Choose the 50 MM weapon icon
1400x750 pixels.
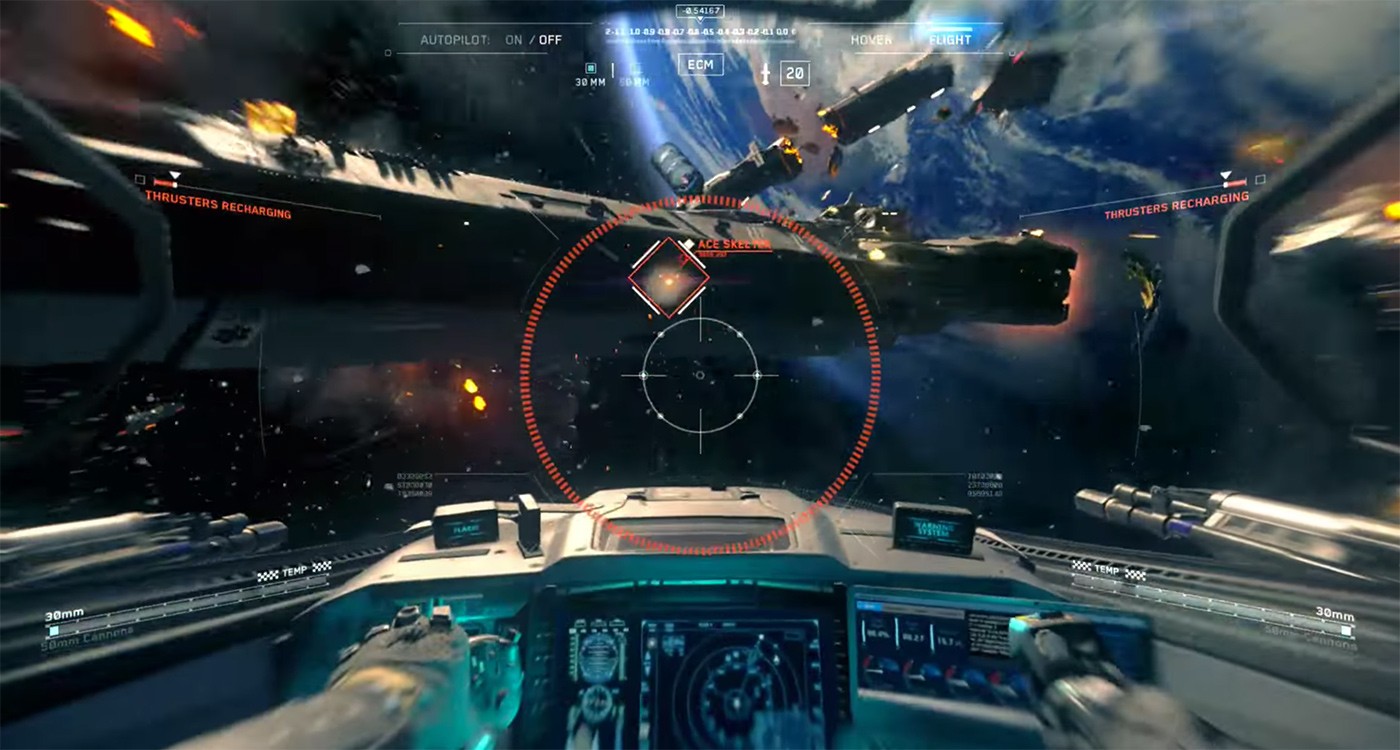pos(635,69)
